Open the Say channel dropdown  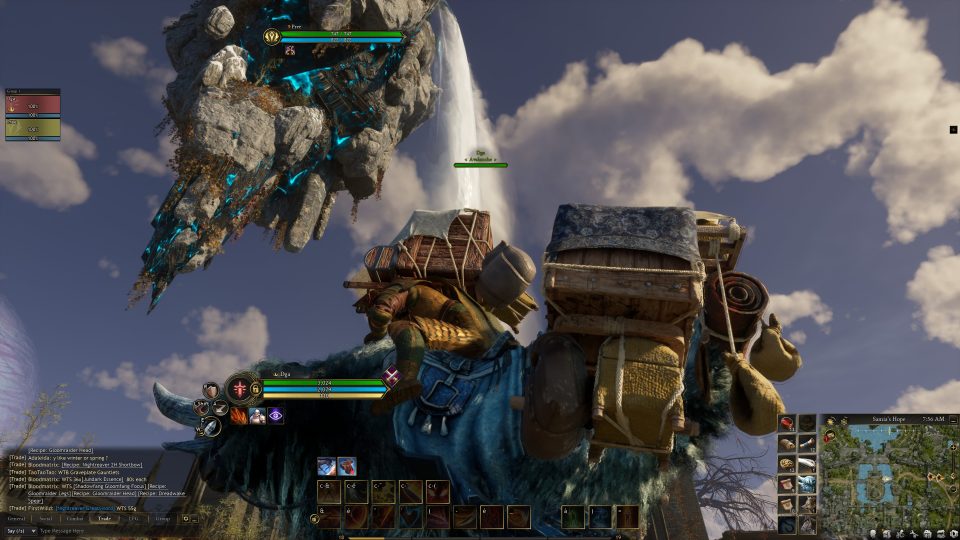click(x=17, y=531)
